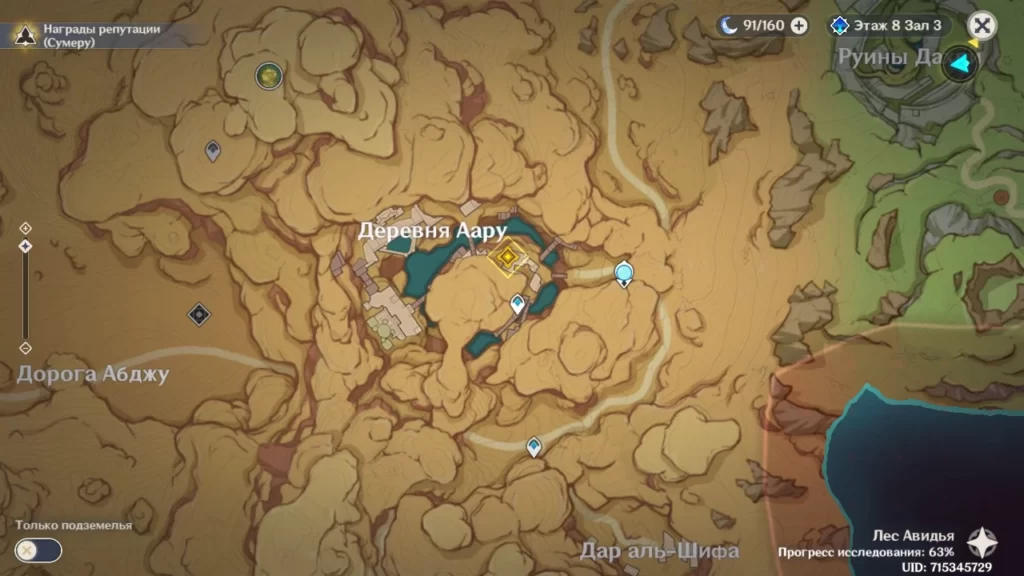Open the Лес Авидья exploration progress star
Viewport: 1024px width, 576px height.
click(981, 543)
